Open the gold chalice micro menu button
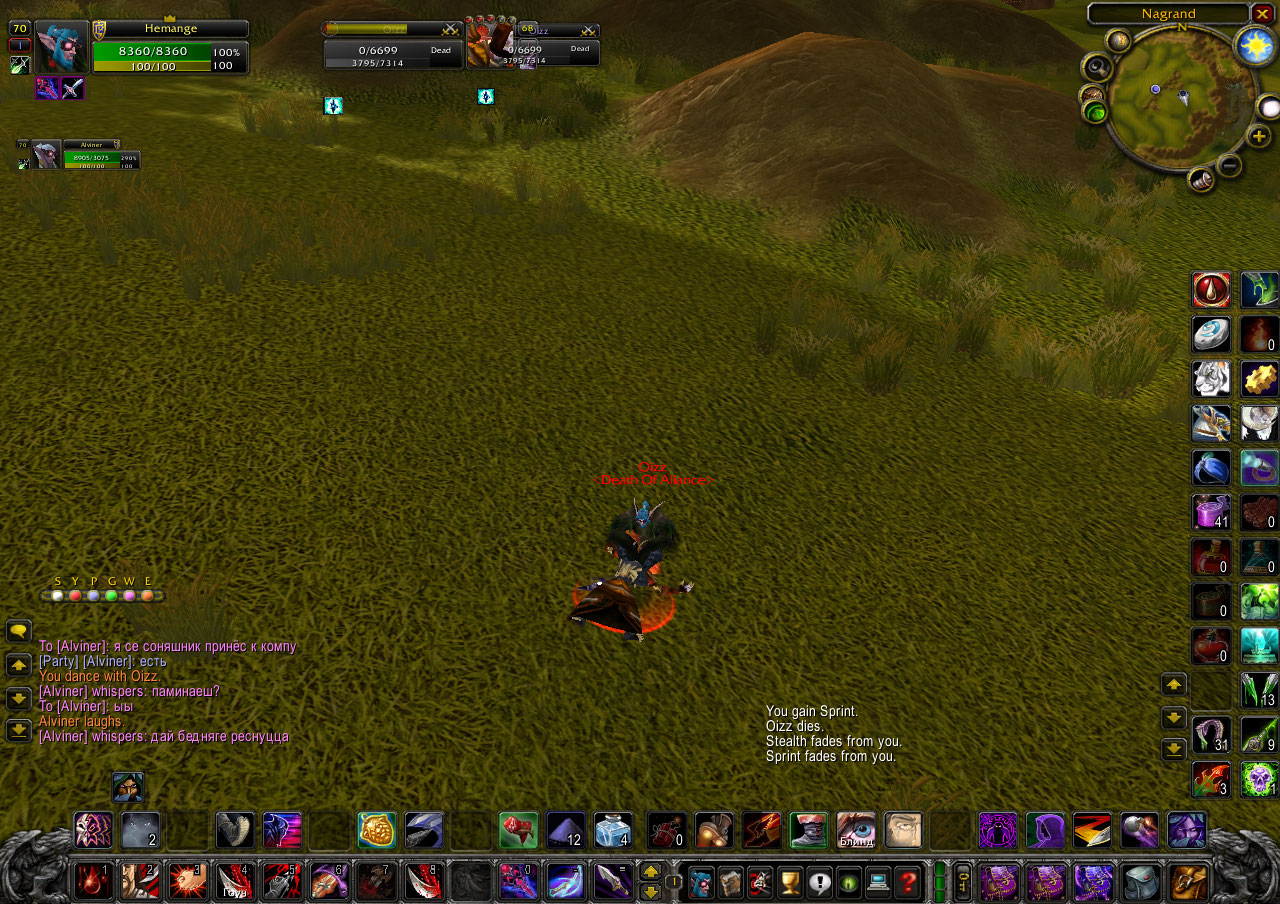The width and height of the screenshot is (1280, 904). point(790,882)
